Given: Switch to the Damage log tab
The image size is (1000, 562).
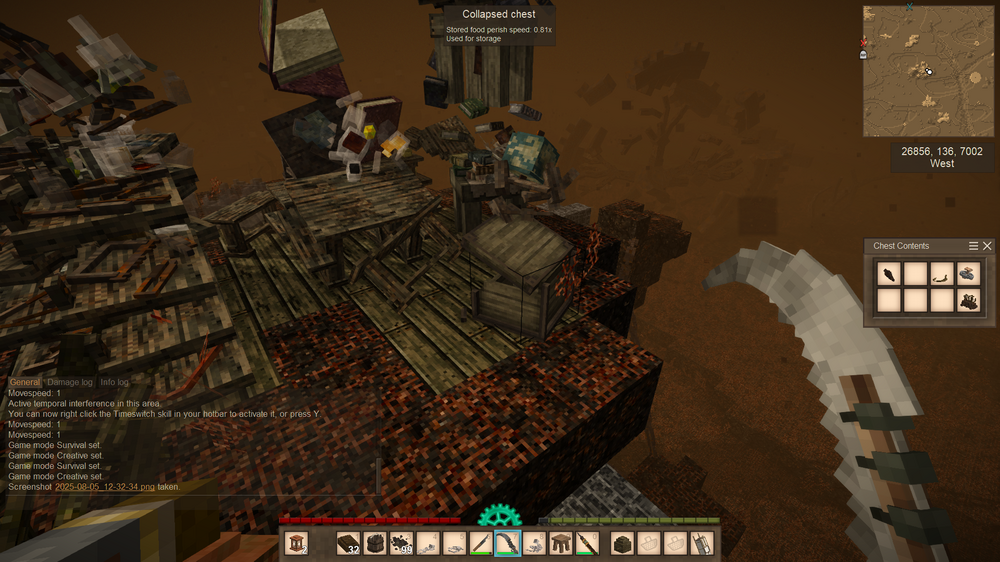Looking at the screenshot, I should tap(70, 383).
